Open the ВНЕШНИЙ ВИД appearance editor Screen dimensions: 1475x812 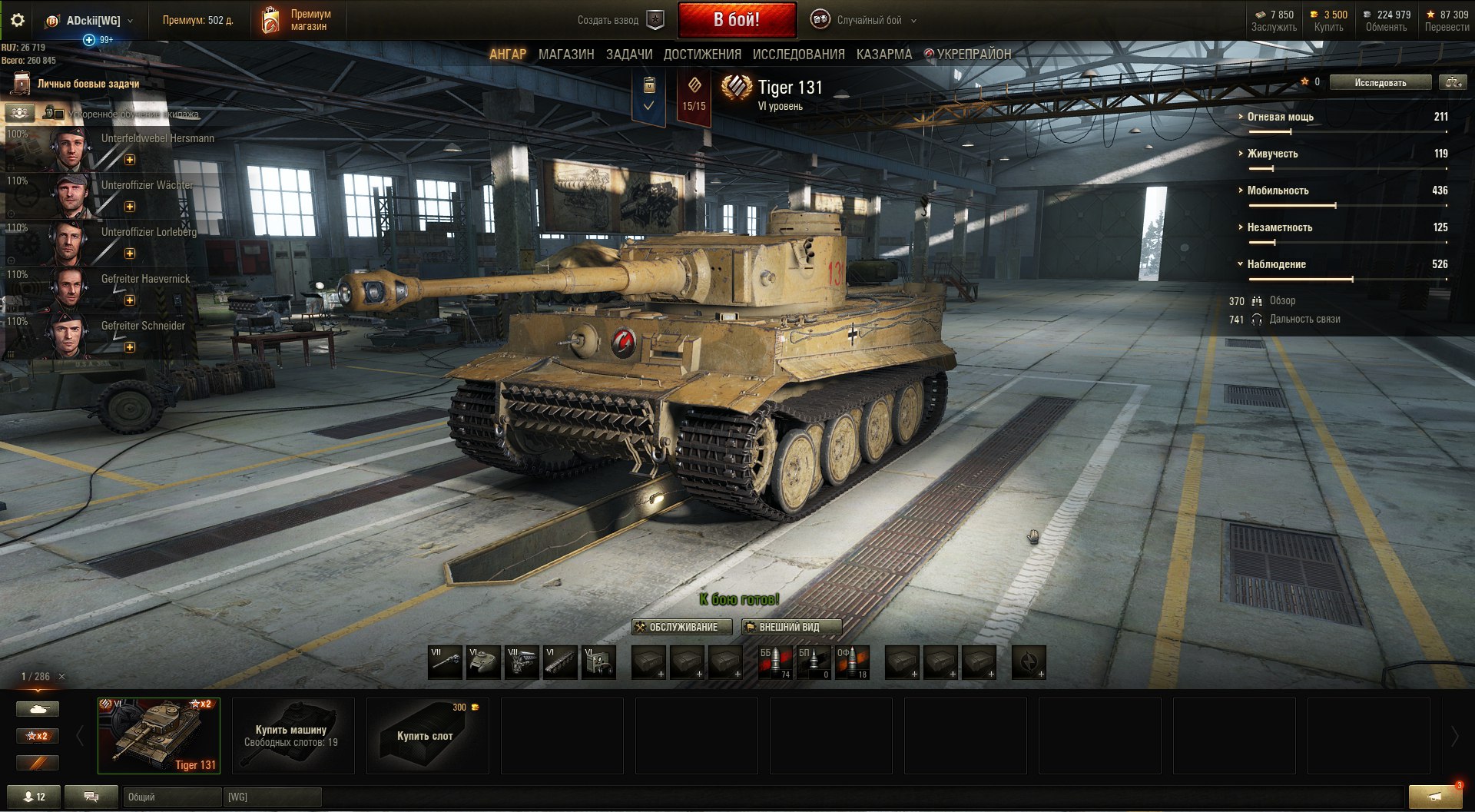coord(791,628)
